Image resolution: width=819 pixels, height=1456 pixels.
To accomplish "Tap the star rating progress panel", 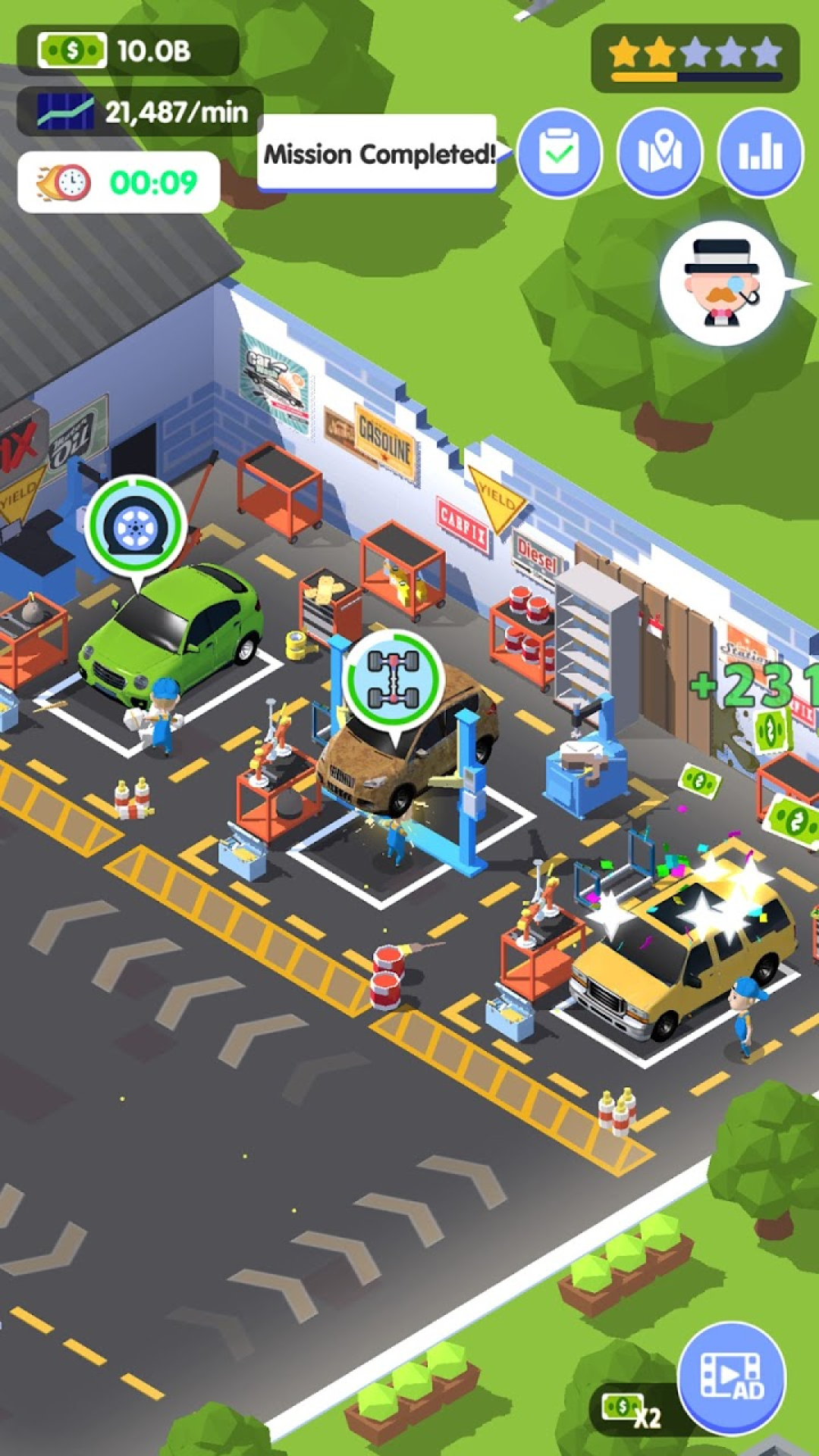I will tap(695, 58).
